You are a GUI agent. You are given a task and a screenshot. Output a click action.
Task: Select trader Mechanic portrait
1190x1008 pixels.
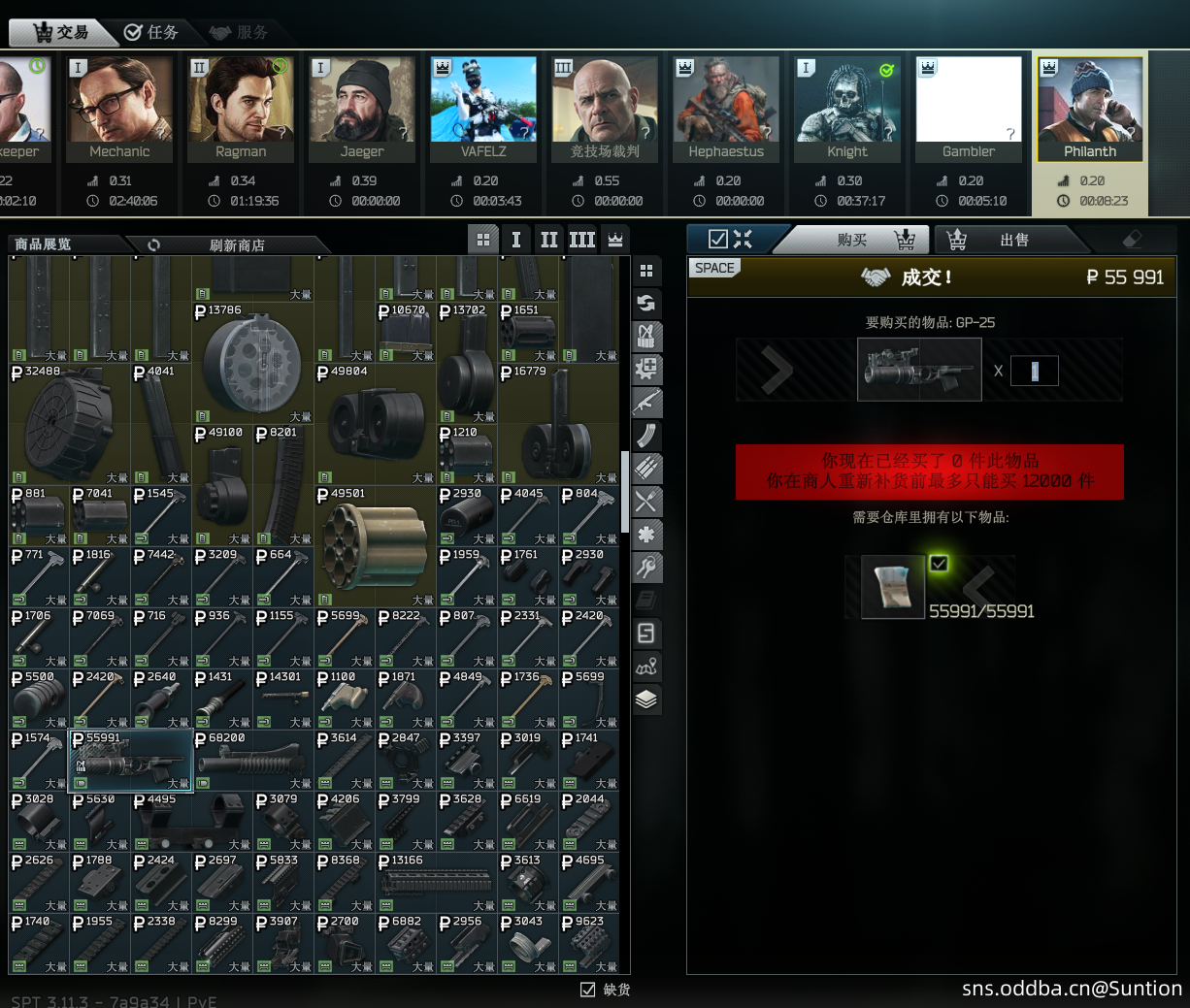119,108
